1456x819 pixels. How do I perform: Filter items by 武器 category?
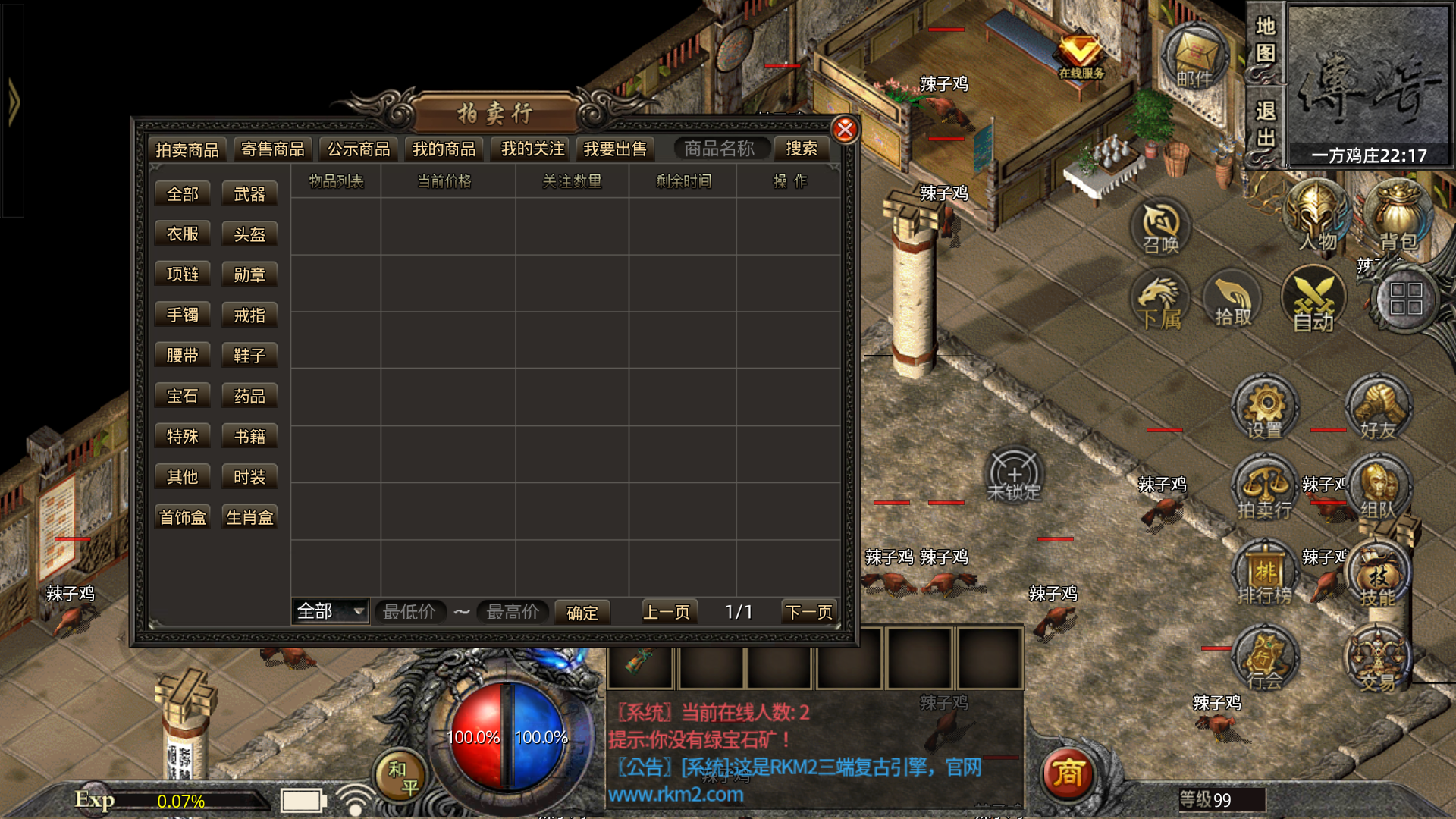[249, 194]
